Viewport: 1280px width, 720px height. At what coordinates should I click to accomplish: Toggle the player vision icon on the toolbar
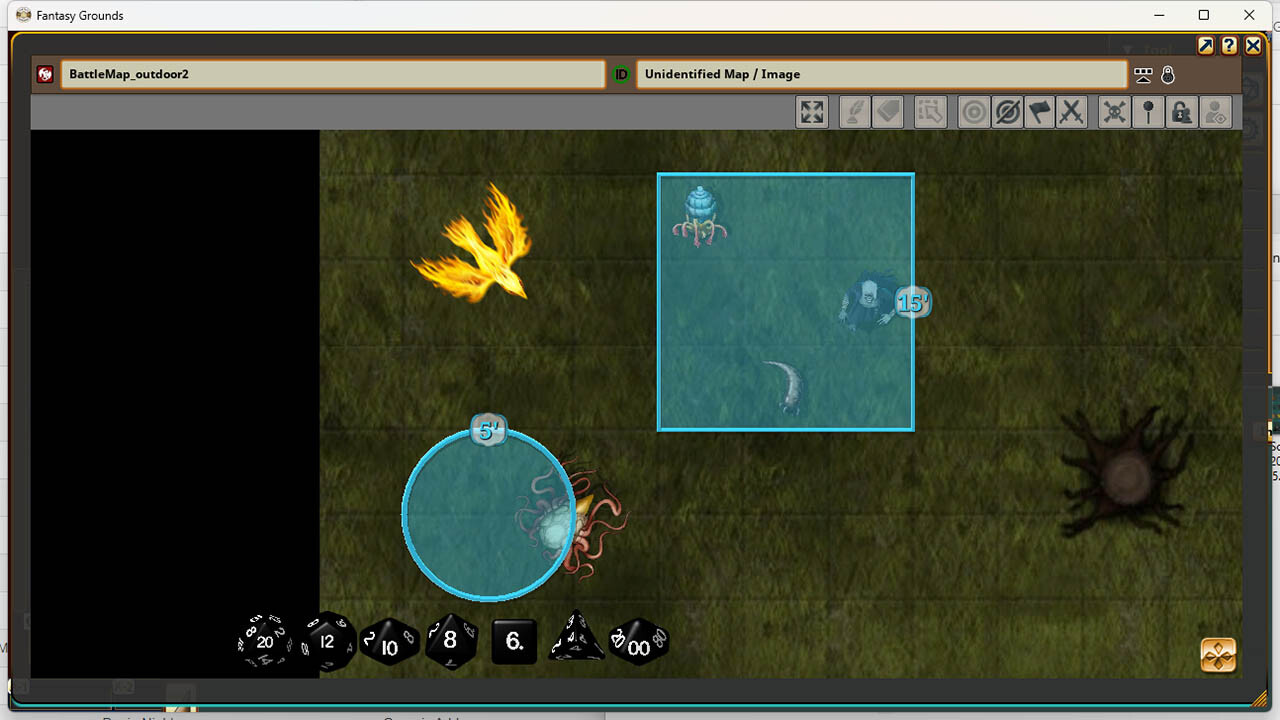pyautogui.click(x=1215, y=112)
